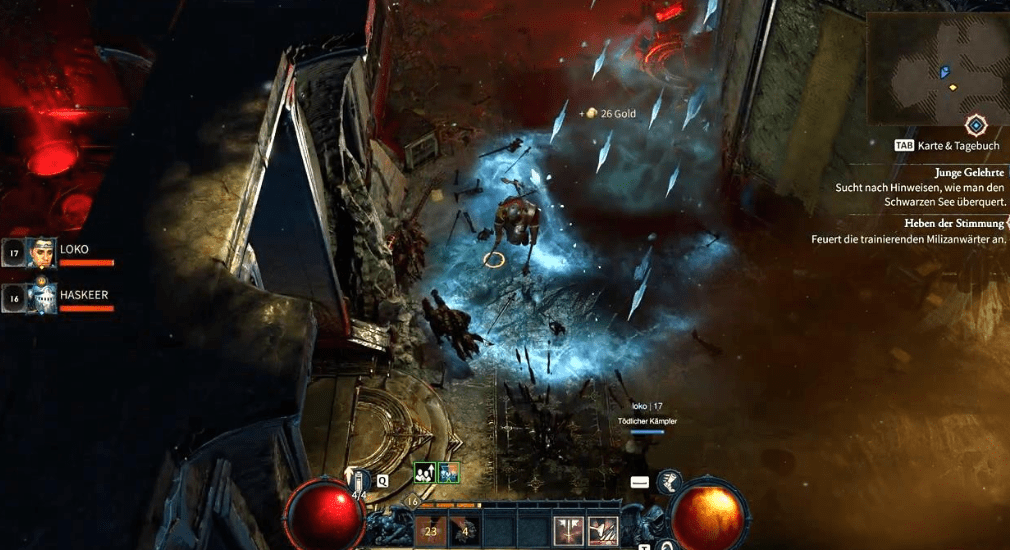Click HASKEER's helmeted party portrait
The image size is (1010, 550).
pos(41,297)
